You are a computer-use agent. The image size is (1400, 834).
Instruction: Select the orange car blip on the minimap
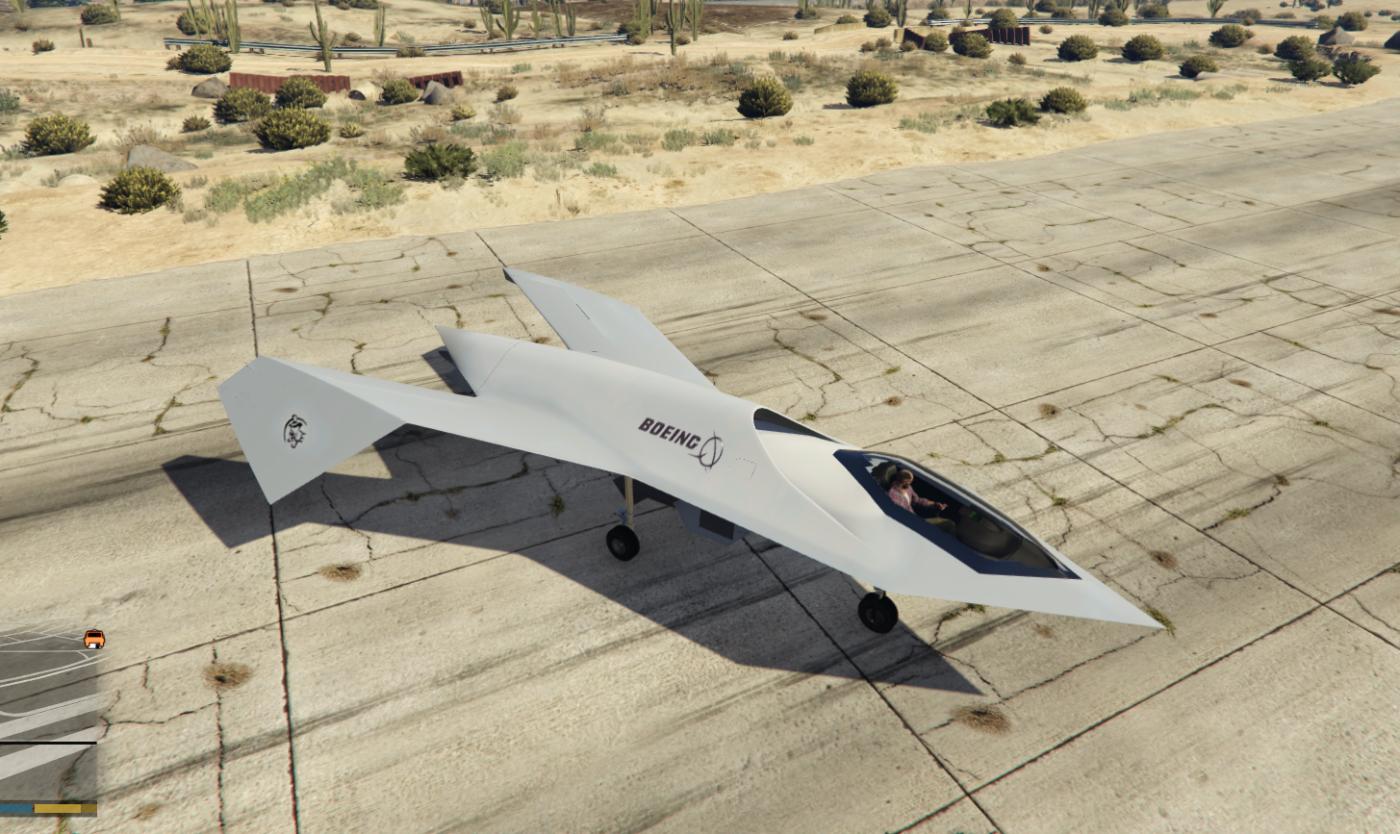pyautogui.click(x=94, y=638)
